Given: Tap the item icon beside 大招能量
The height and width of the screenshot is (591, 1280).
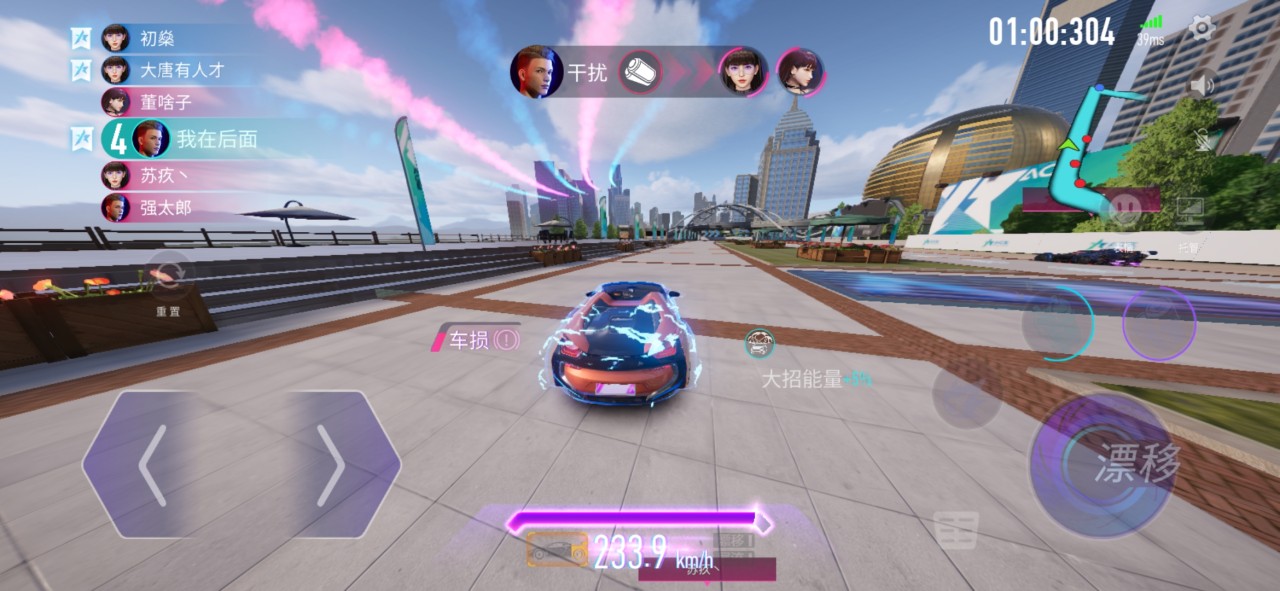Looking at the screenshot, I should coord(760,344).
